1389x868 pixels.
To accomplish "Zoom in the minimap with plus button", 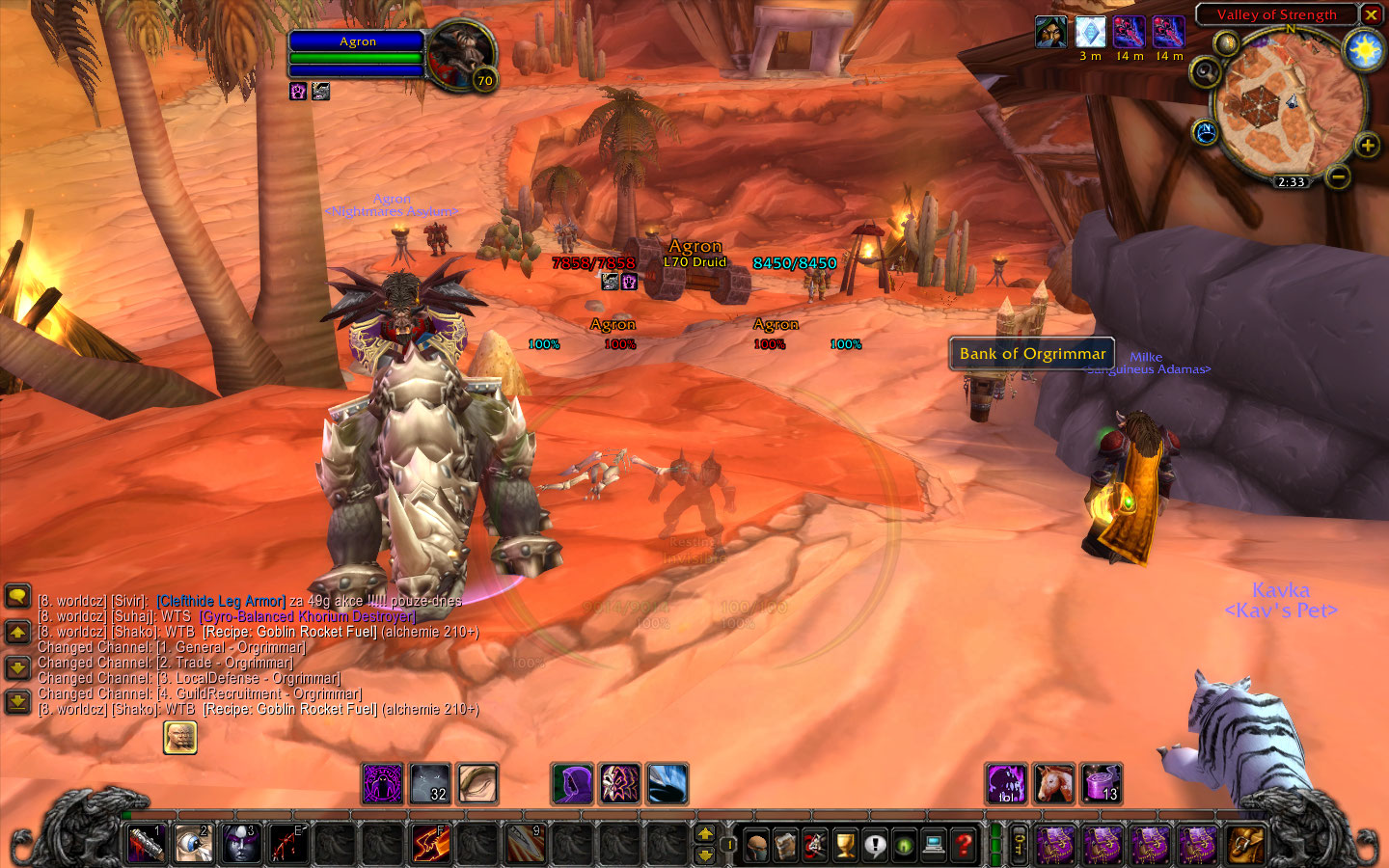I will (1367, 146).
